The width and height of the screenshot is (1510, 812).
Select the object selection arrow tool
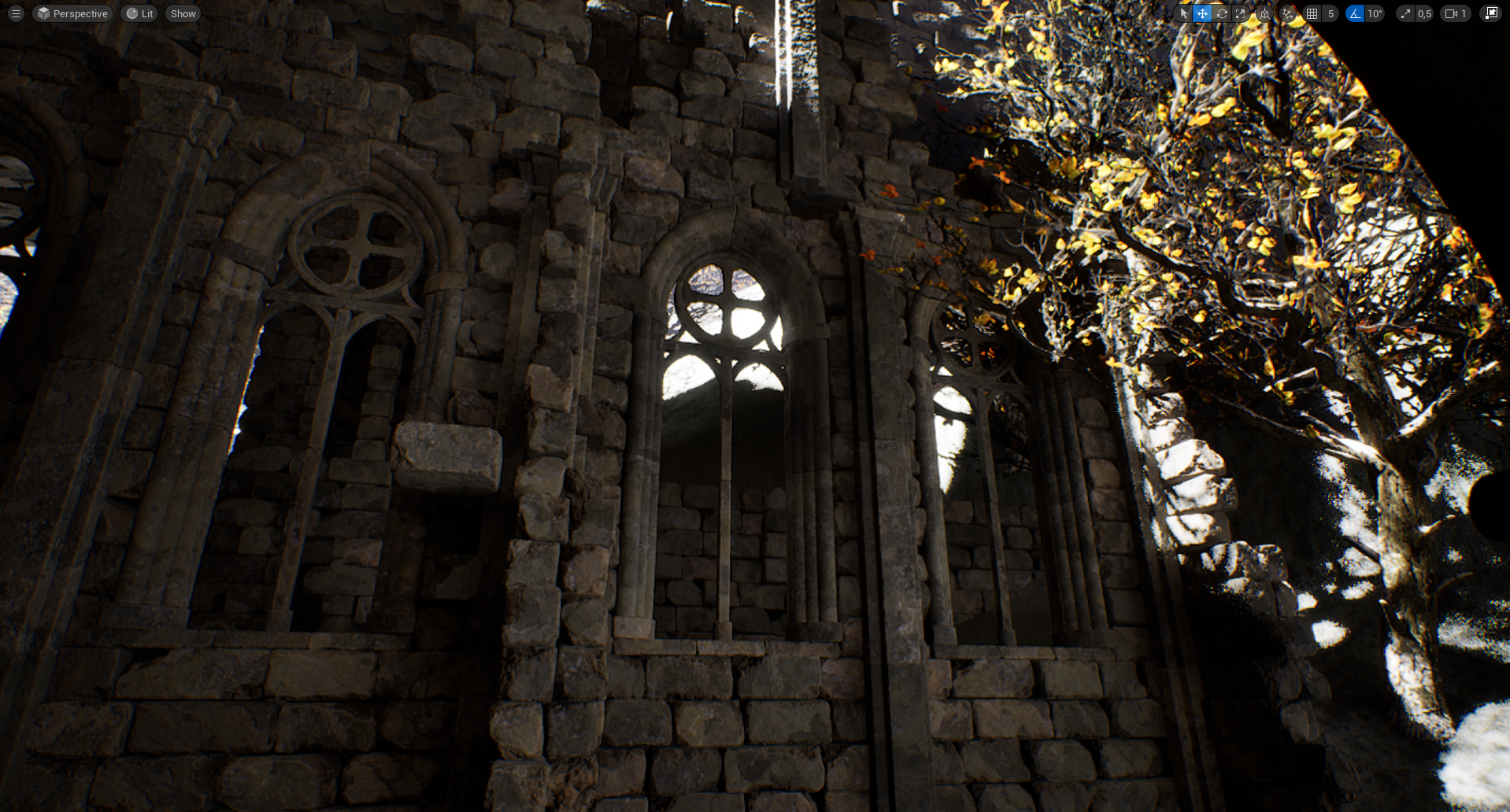tap(1184, 13)
